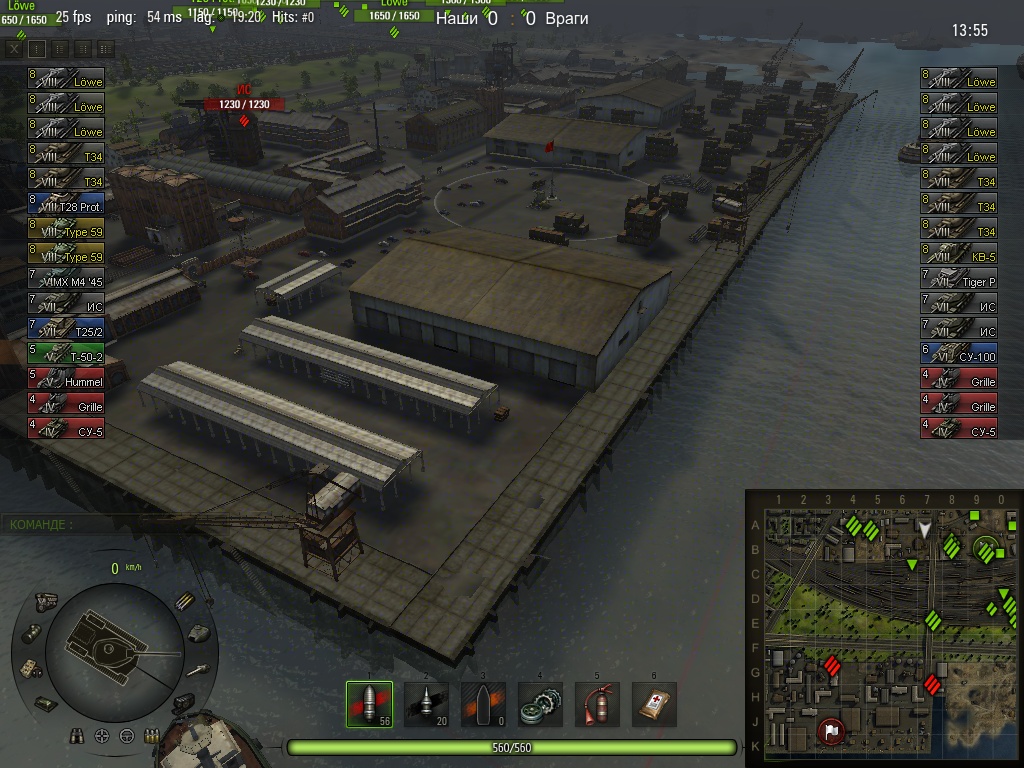Select the КВ-5 enemy roster entry
Image resolution: width=1024 pixels, height=768 pixels.
pos(959,256)
